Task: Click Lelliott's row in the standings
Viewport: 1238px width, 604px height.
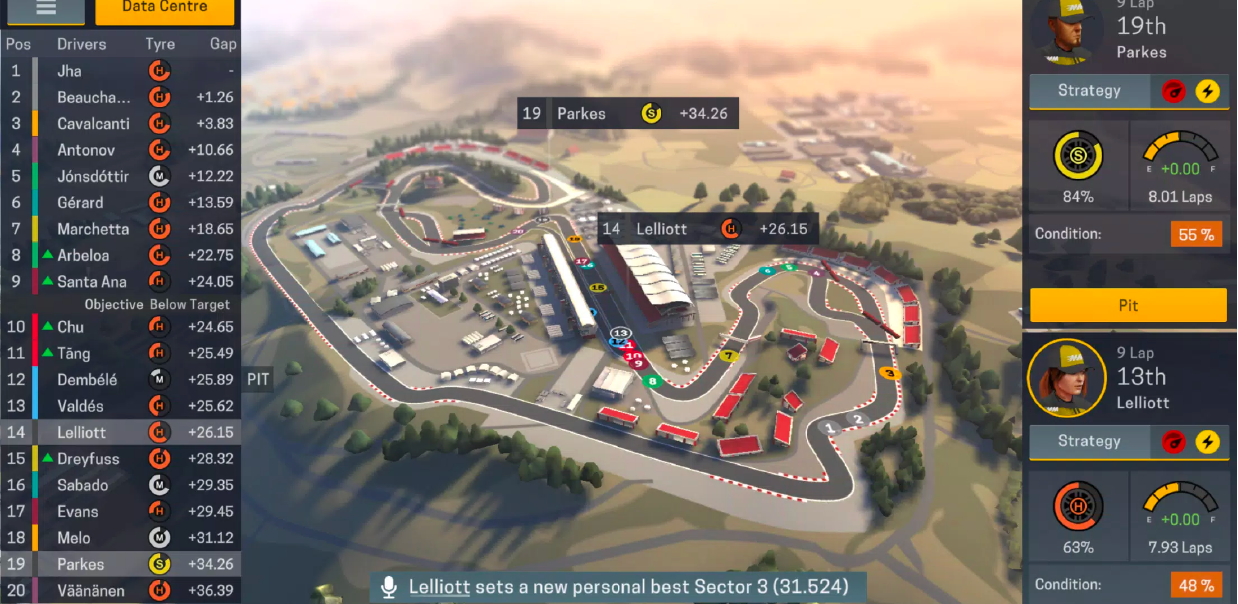Action: 120,433
